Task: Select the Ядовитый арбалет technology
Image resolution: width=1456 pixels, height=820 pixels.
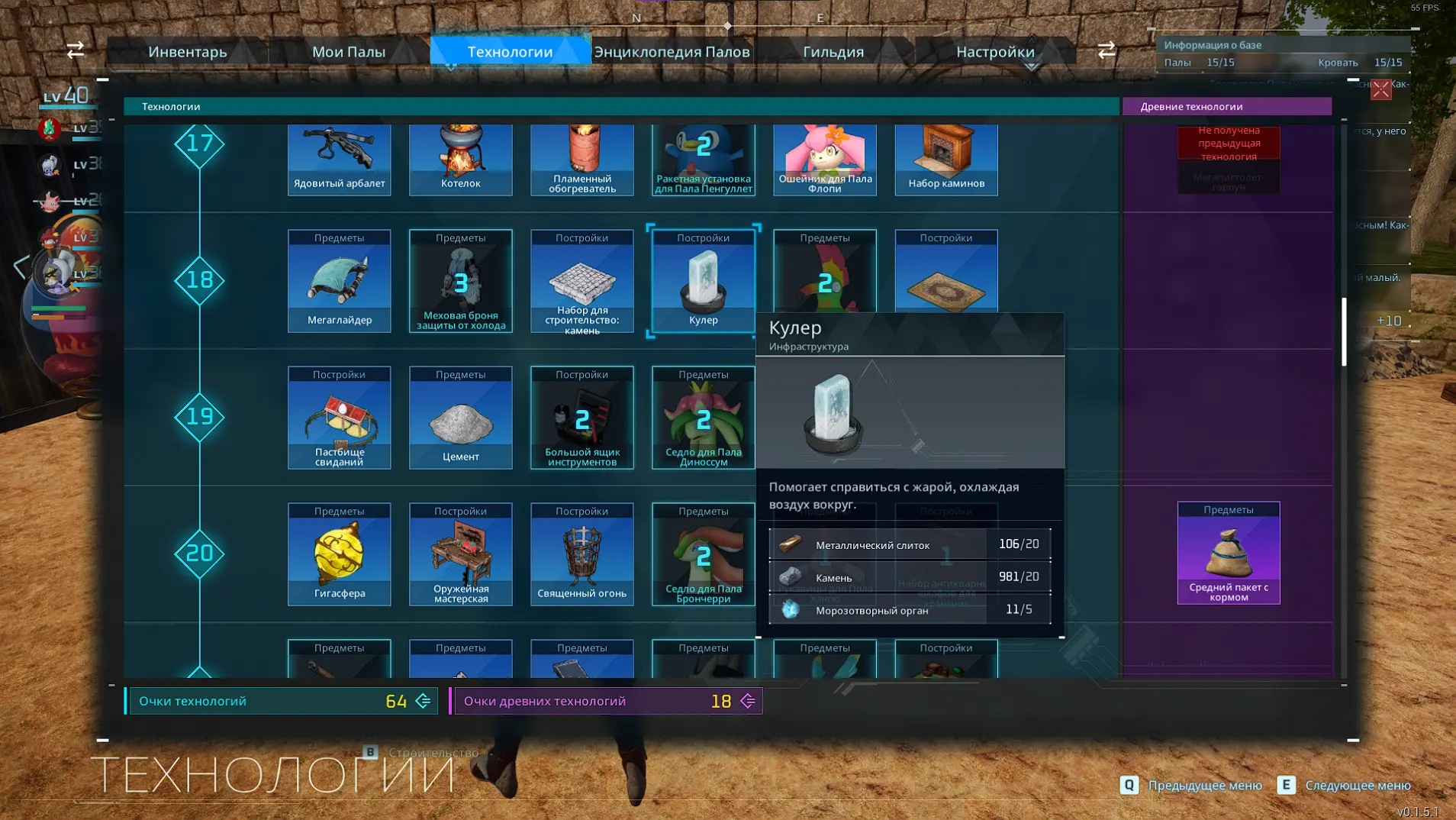Action: click(x=340, y=160)
